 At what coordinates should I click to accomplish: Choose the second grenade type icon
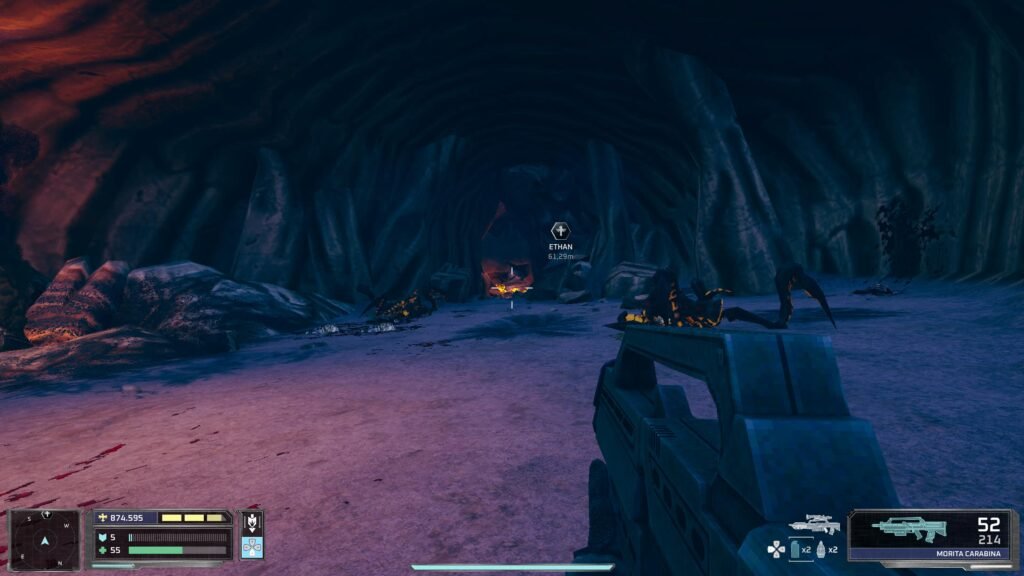821,549
